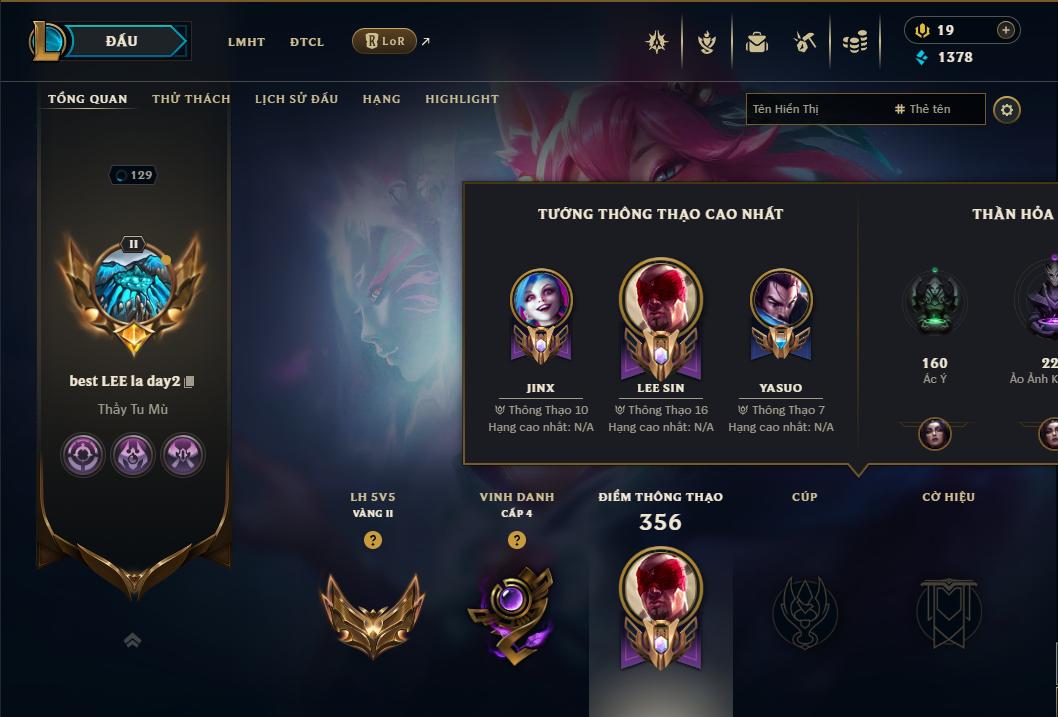Switch to the Thử Thách tab
1058x717 pixels.
tap(191, 99)
